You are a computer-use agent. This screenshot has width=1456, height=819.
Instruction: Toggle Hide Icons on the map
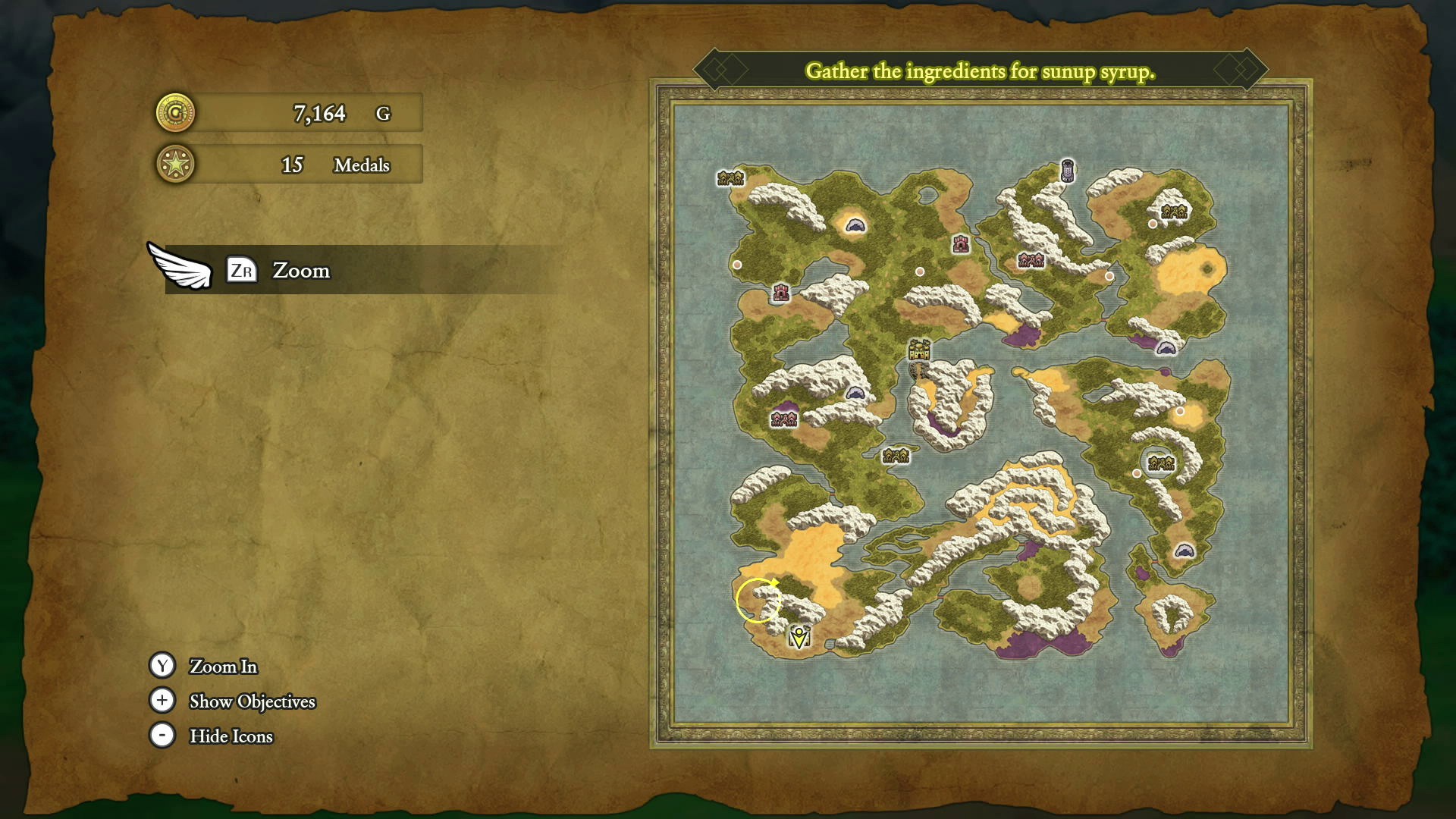click(231, 736)
